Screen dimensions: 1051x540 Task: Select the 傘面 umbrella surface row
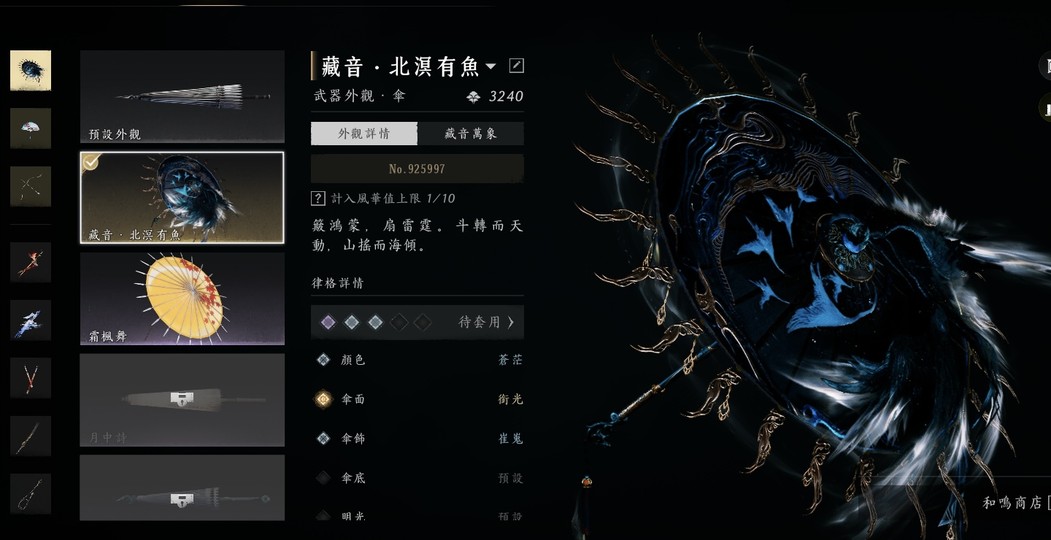click(417, 399)
